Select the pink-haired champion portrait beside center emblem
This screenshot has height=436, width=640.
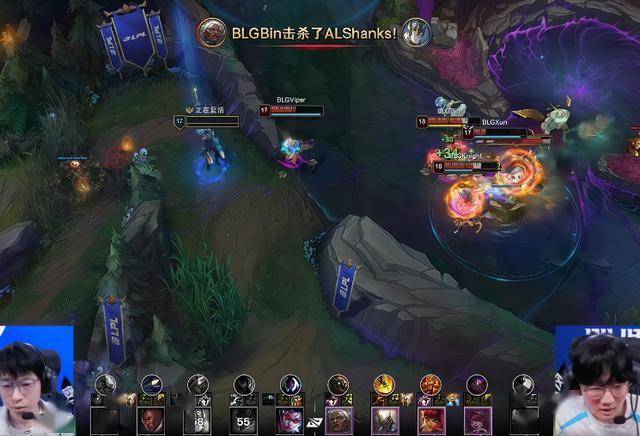click(290, 420)
